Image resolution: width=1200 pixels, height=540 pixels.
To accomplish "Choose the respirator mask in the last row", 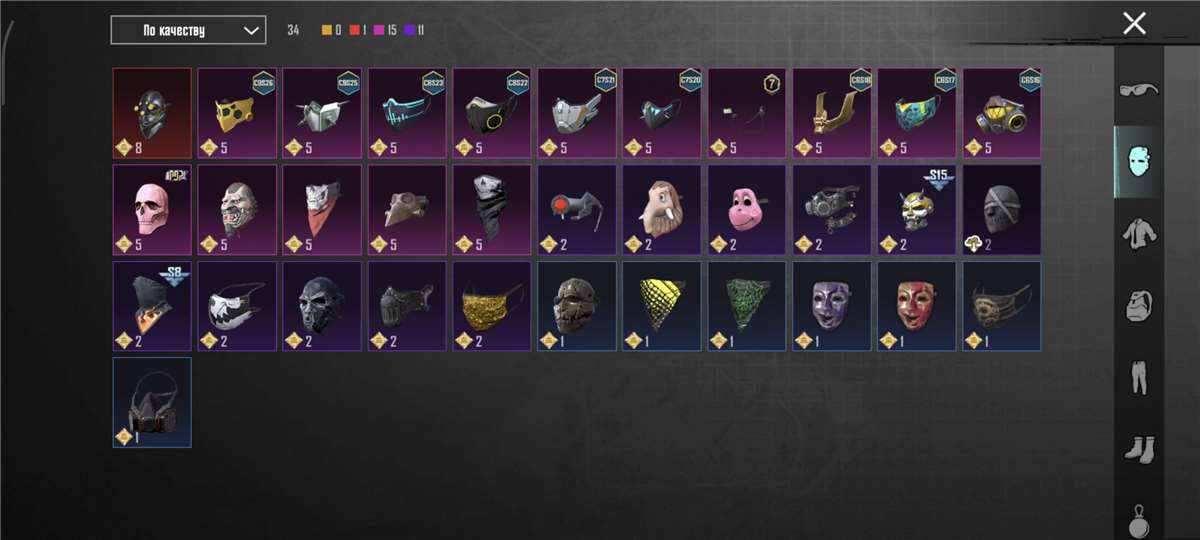I will [152, 402].
